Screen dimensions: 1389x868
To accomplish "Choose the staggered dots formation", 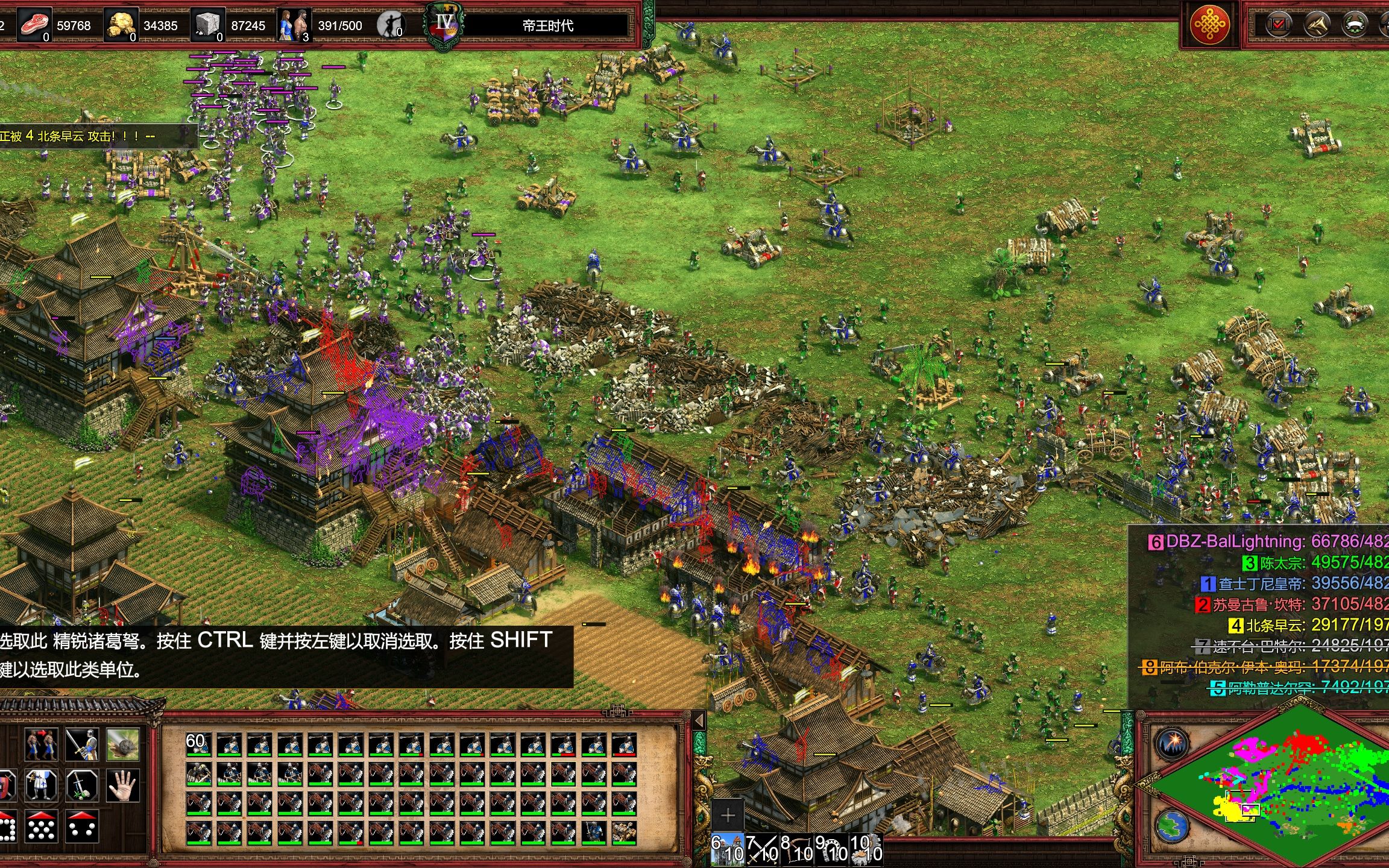I will [42, 826].
